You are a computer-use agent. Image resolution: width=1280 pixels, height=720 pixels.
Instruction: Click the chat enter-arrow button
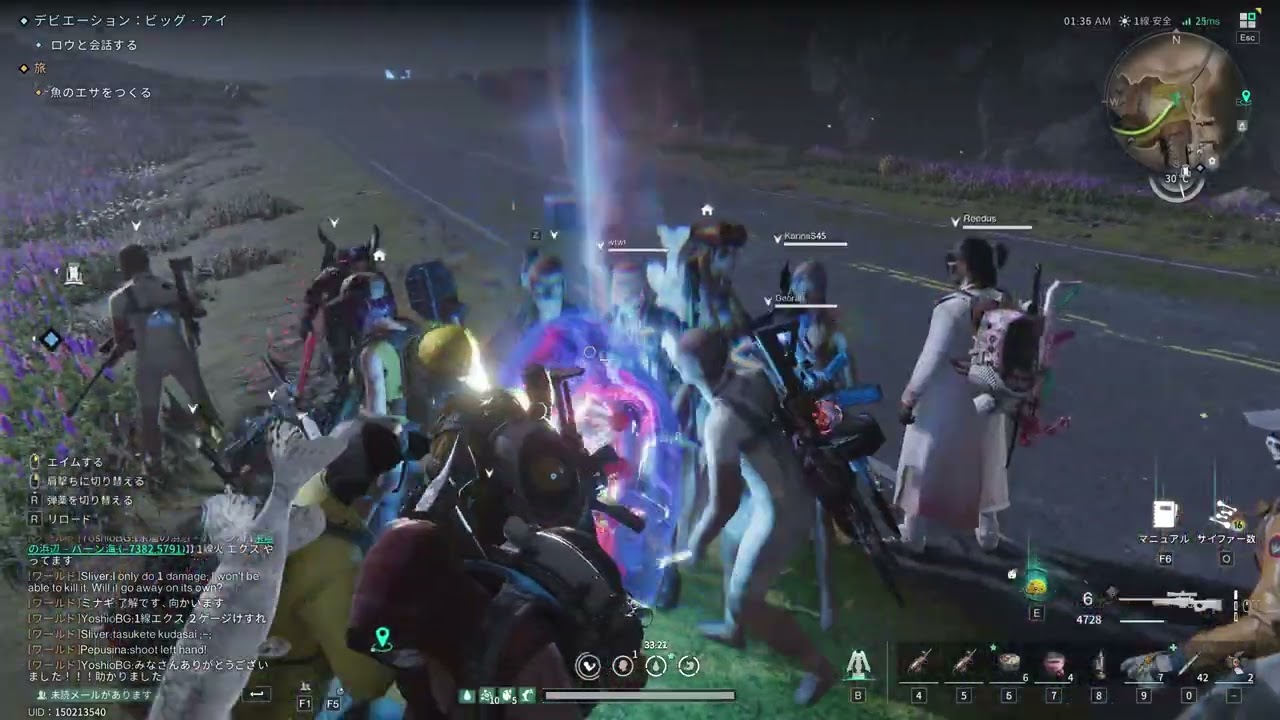tap(257, 693)
